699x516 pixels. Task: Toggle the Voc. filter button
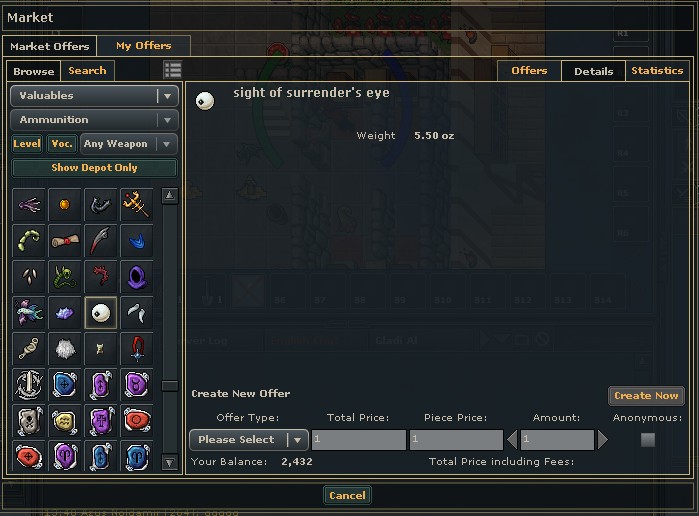(x=62, y=144)
